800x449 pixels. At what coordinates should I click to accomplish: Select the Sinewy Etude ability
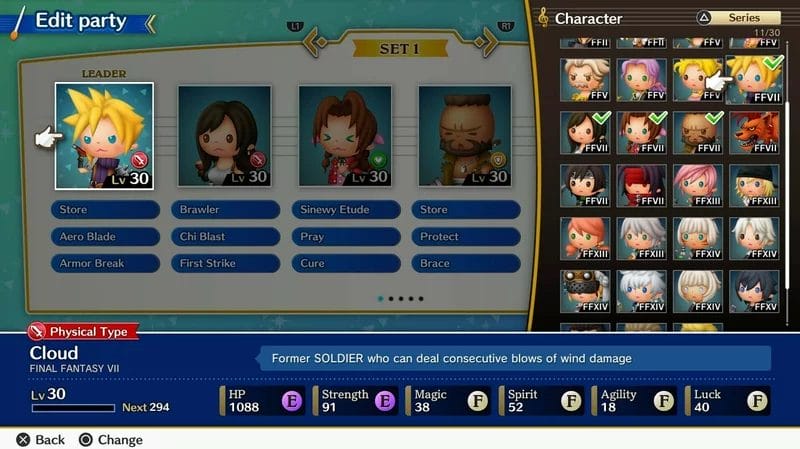(345, 210)
